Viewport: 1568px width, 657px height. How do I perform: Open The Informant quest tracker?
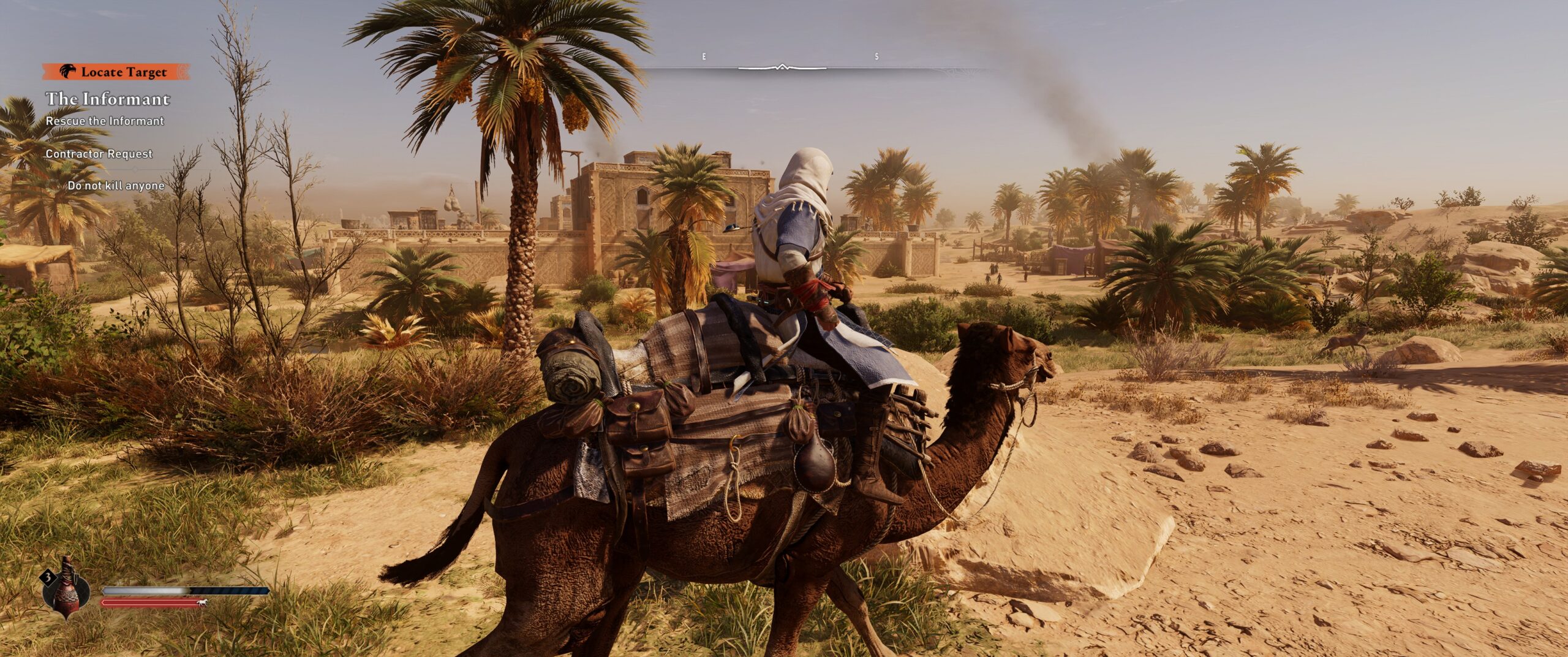tap(108, 99)
